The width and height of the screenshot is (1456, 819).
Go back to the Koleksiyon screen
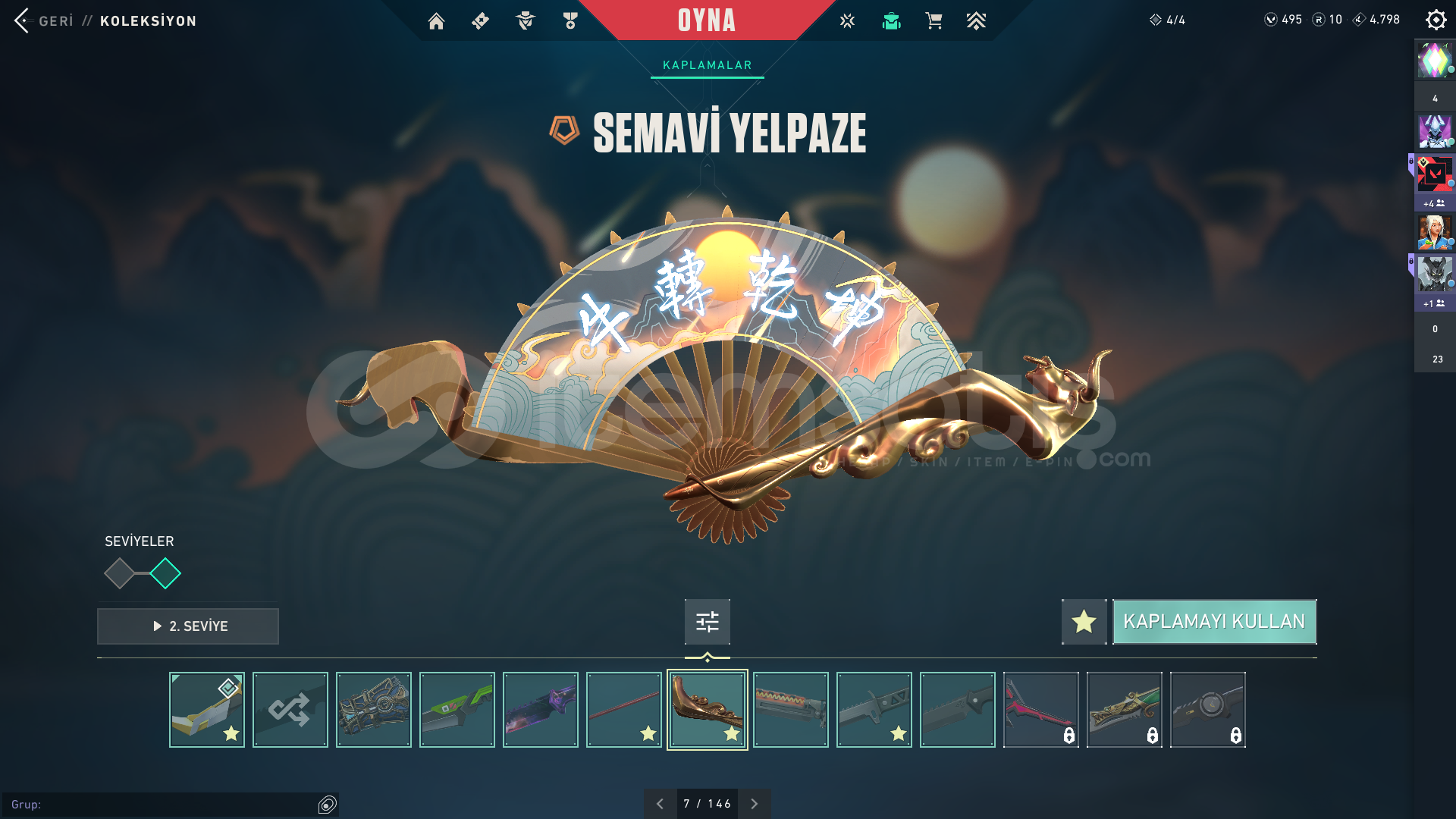click(x=45, y=20)
